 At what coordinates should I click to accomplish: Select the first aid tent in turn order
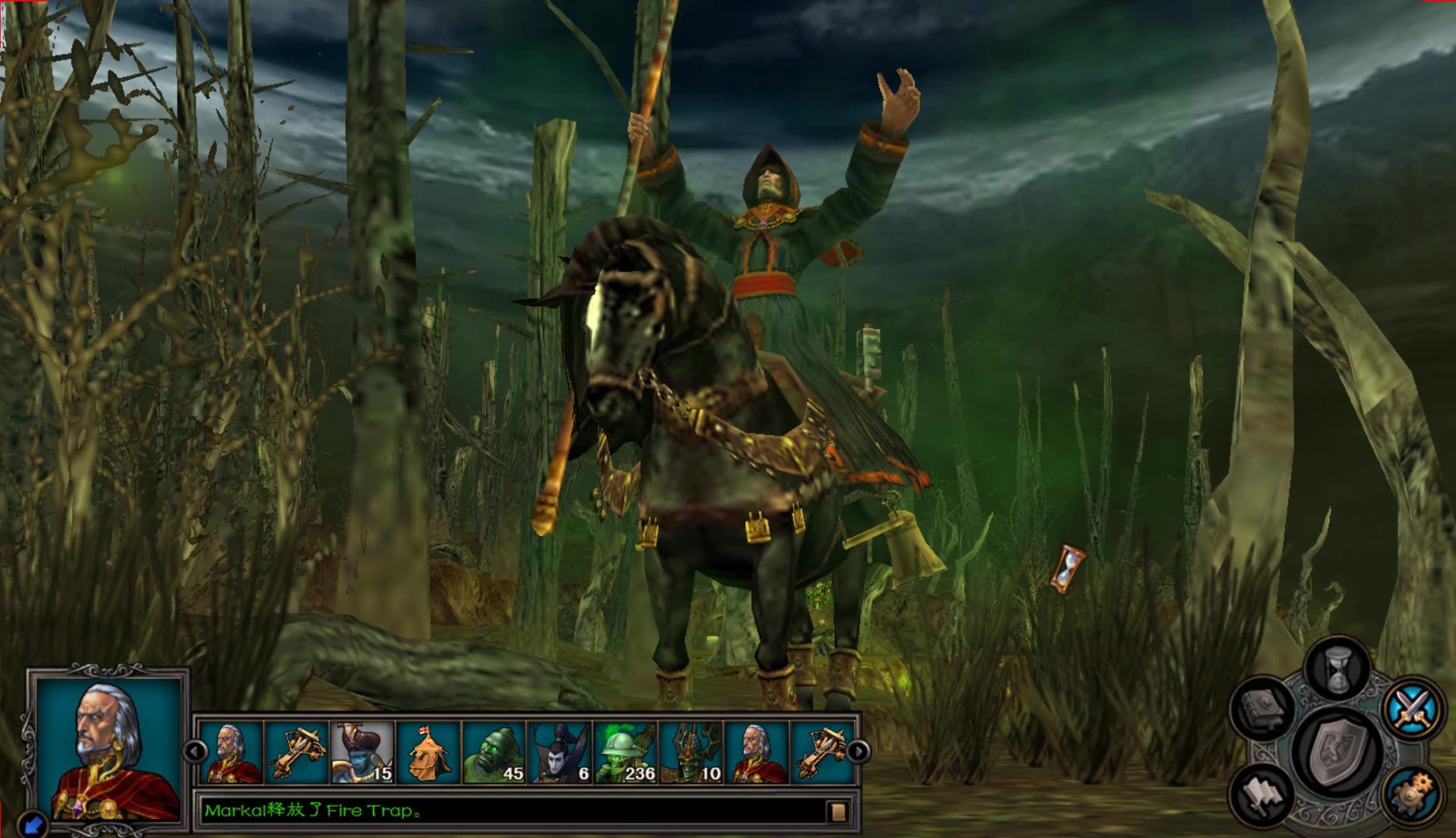coord(429,752)
